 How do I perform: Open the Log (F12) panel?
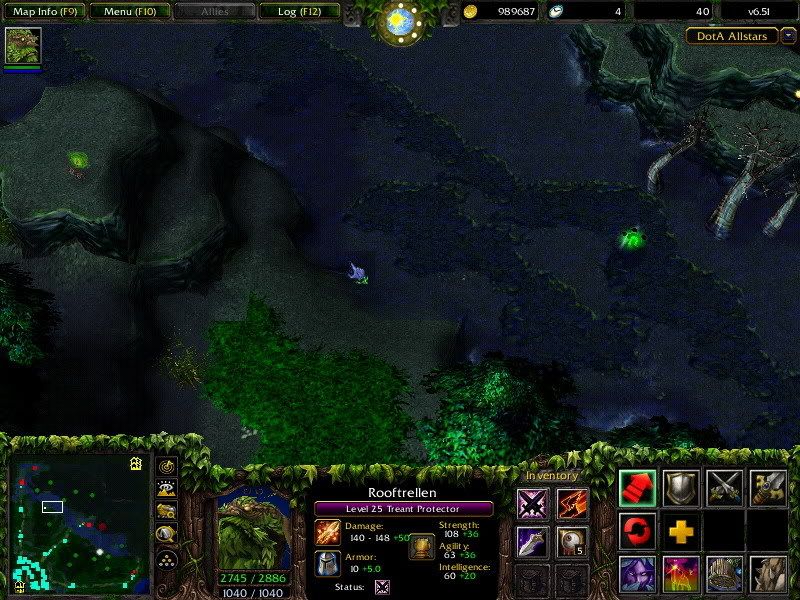pyautogui.click(x=297, y=12)
